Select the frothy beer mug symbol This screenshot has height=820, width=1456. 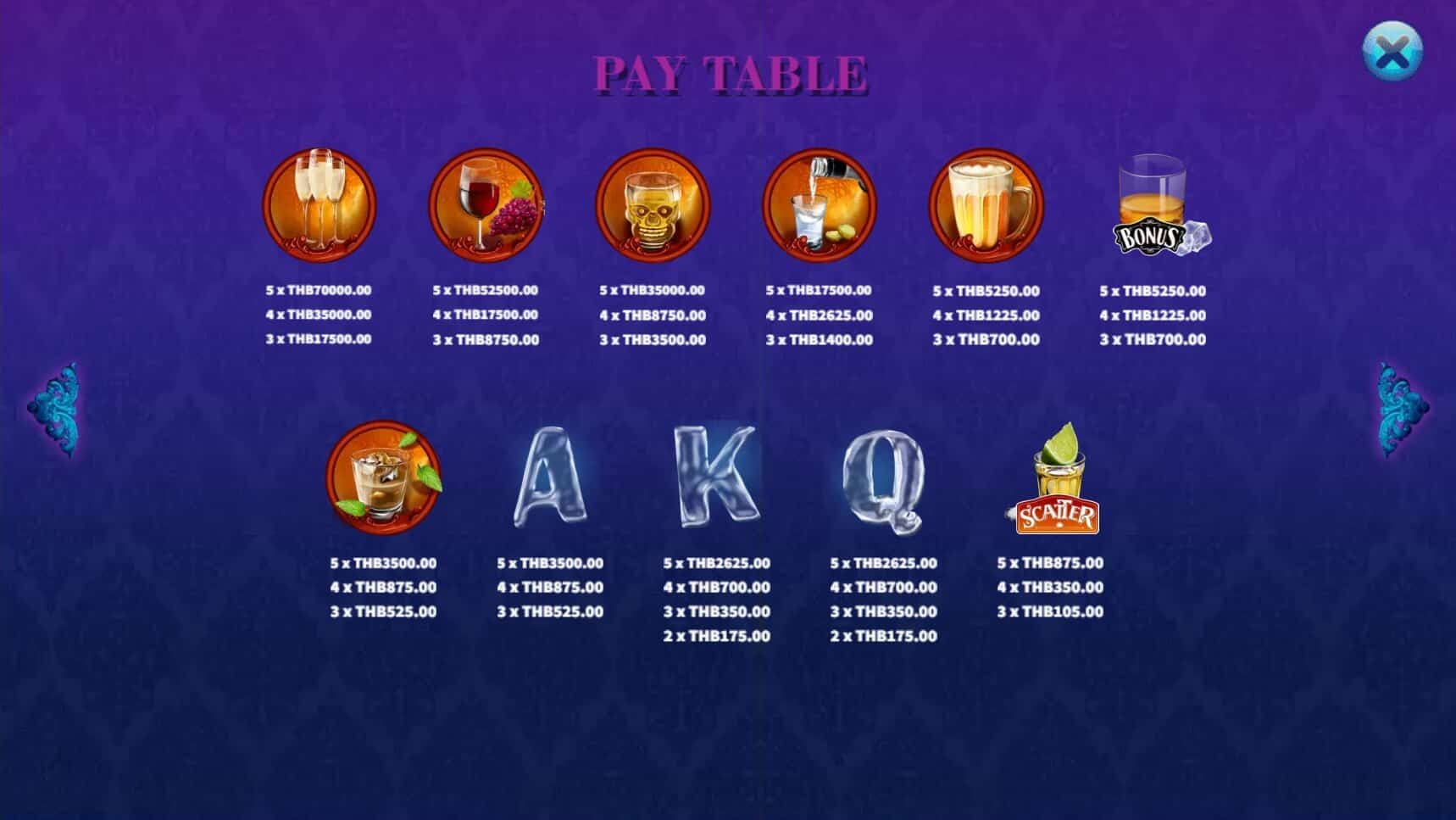tap(986, 204)
